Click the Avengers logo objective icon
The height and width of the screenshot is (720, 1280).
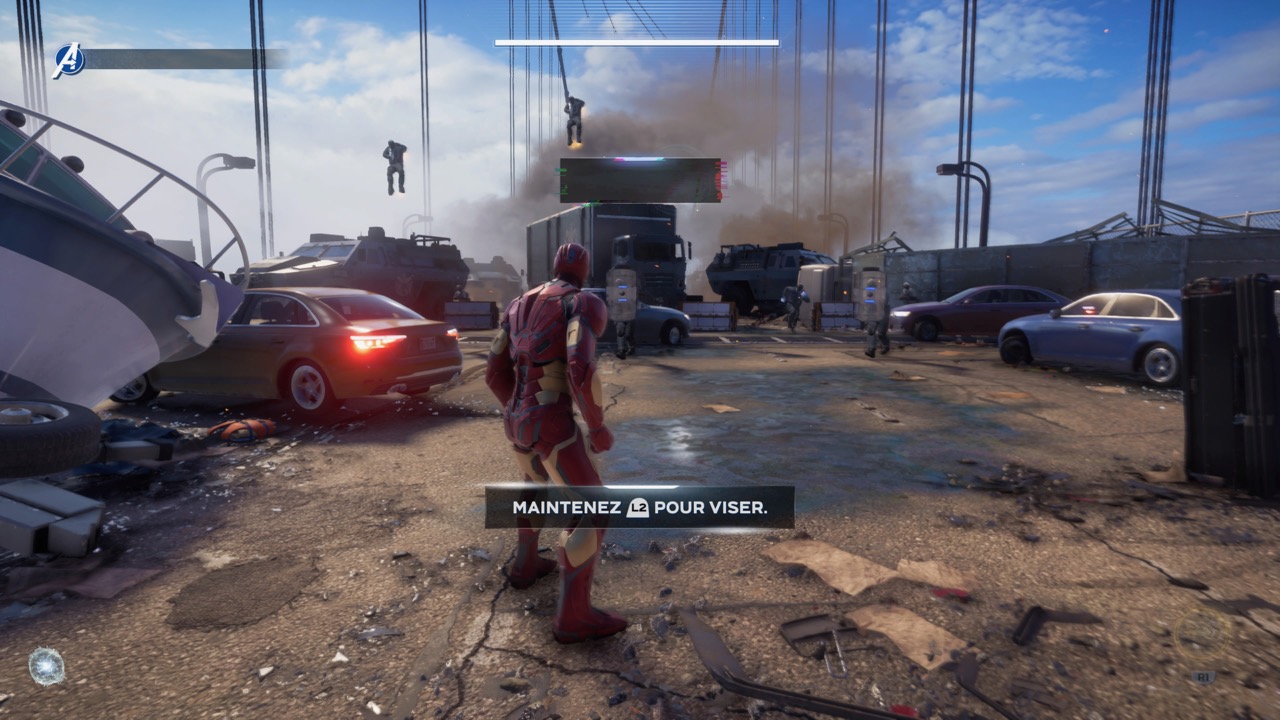[69, 60]
